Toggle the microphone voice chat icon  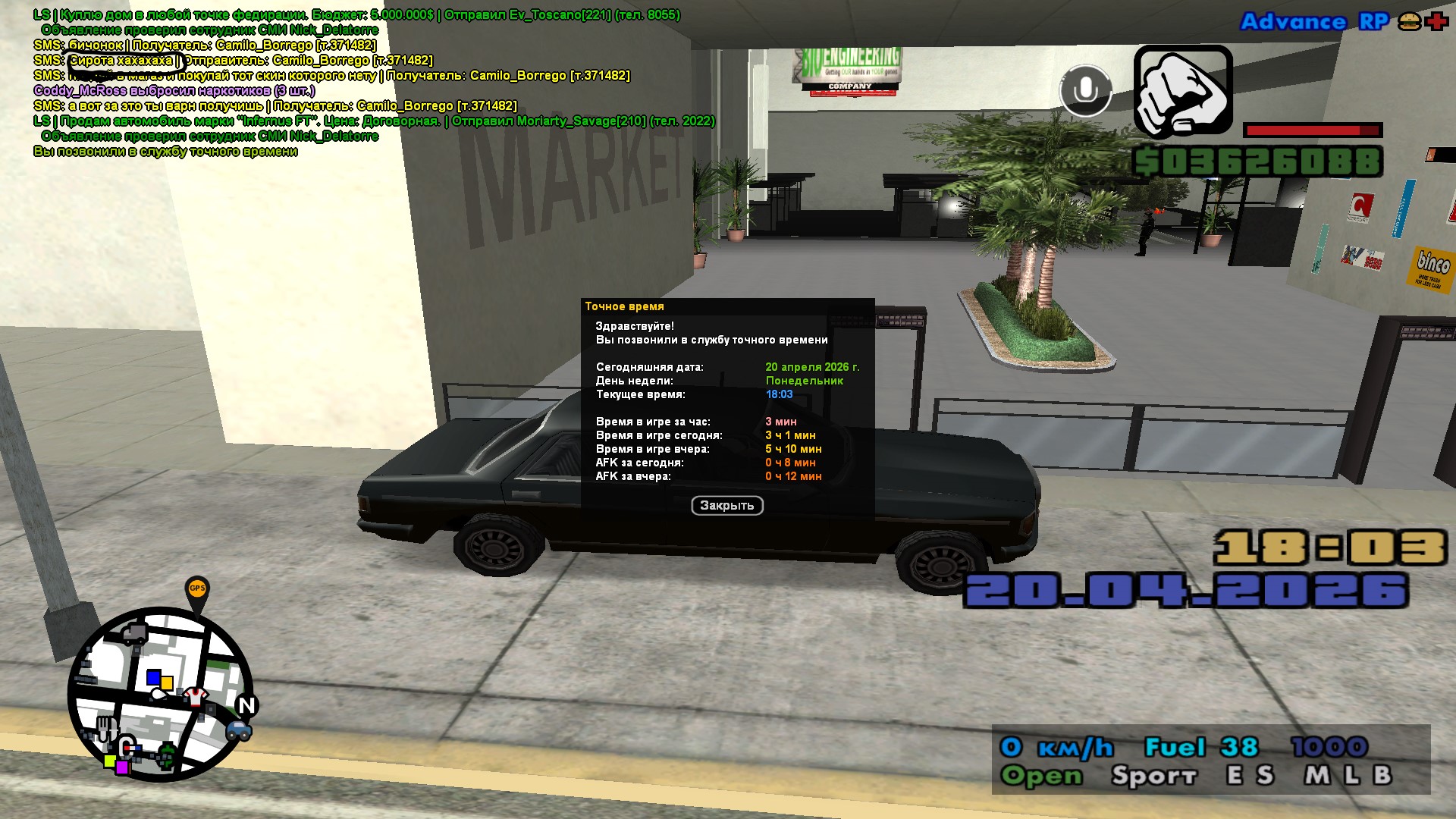[x=1085, y=91]
